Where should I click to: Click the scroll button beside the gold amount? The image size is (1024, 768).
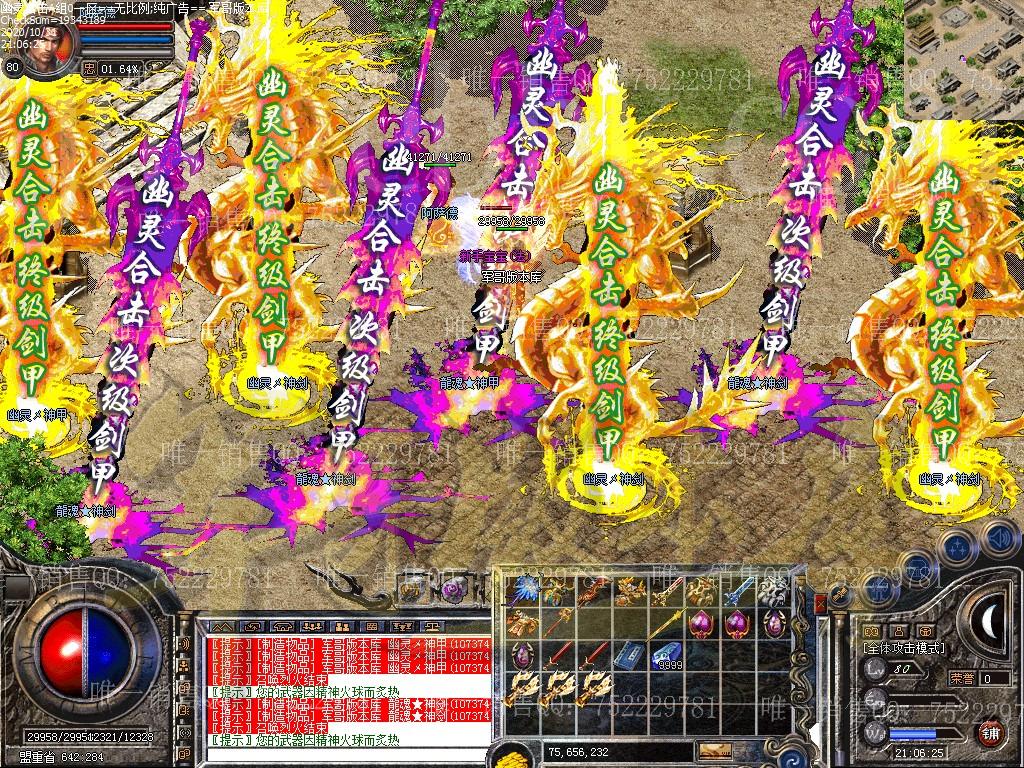coord(715,750)
